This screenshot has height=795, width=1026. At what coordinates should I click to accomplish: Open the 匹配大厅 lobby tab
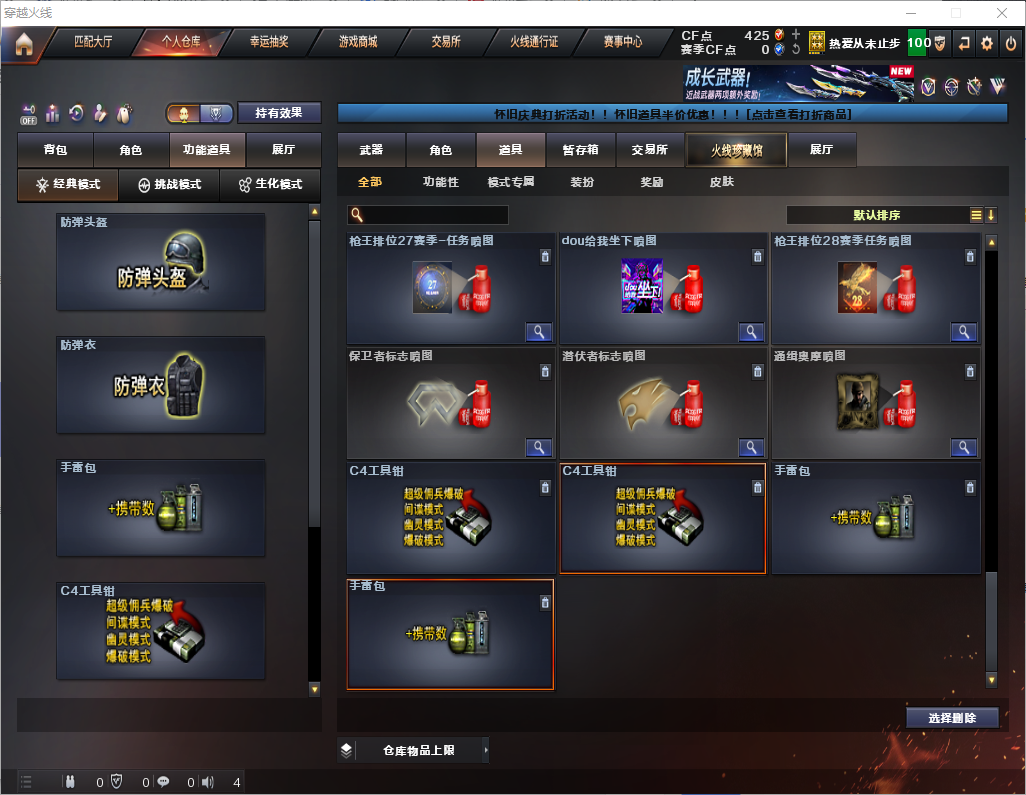[94, 42]
